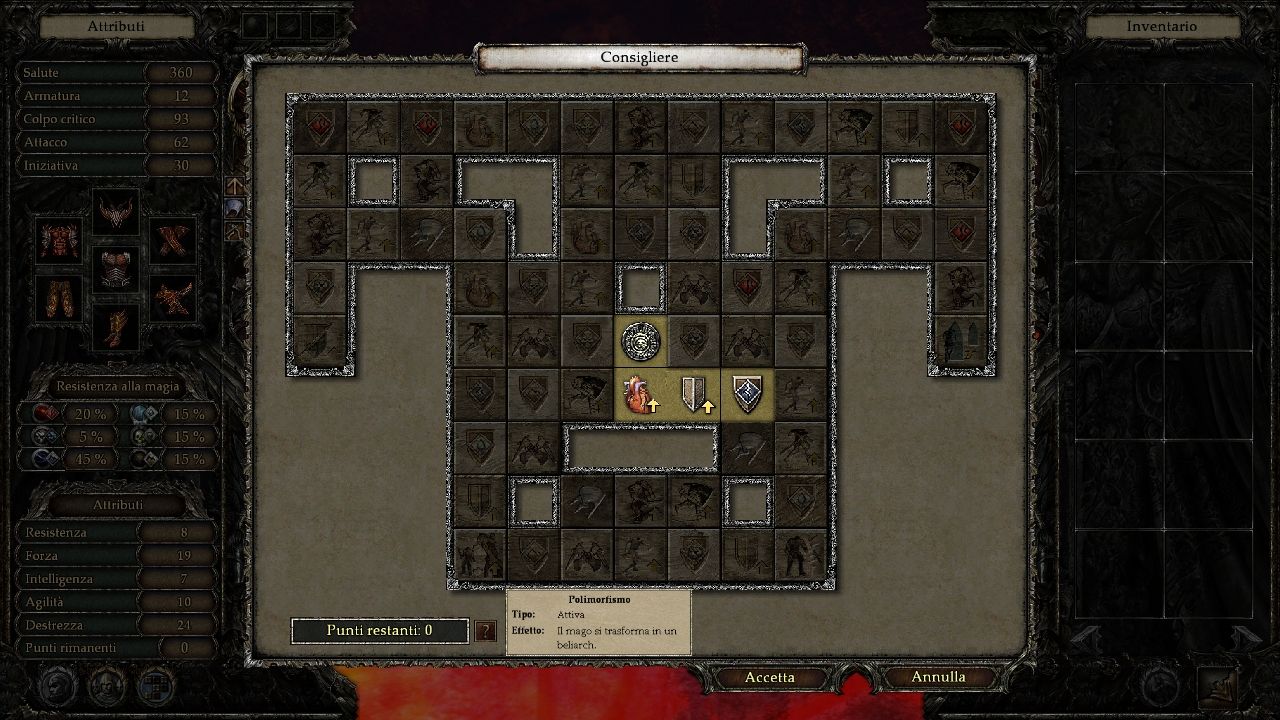Select the equipped boots slot
1280x720 pixels.
pyautogui.click(x=115, y=326)
